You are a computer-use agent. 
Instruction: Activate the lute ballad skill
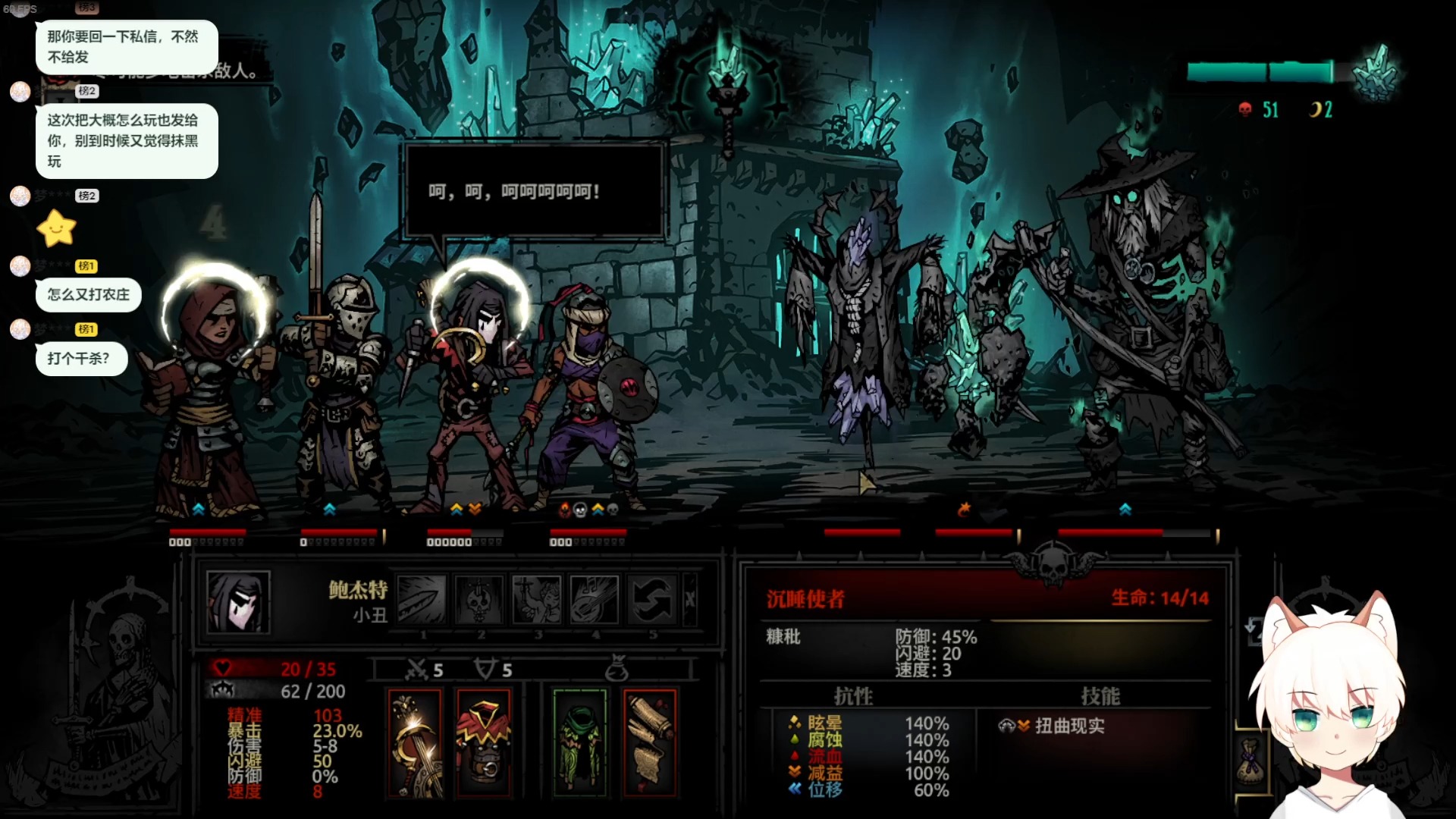pyautogui.click(x=594, y=599)
